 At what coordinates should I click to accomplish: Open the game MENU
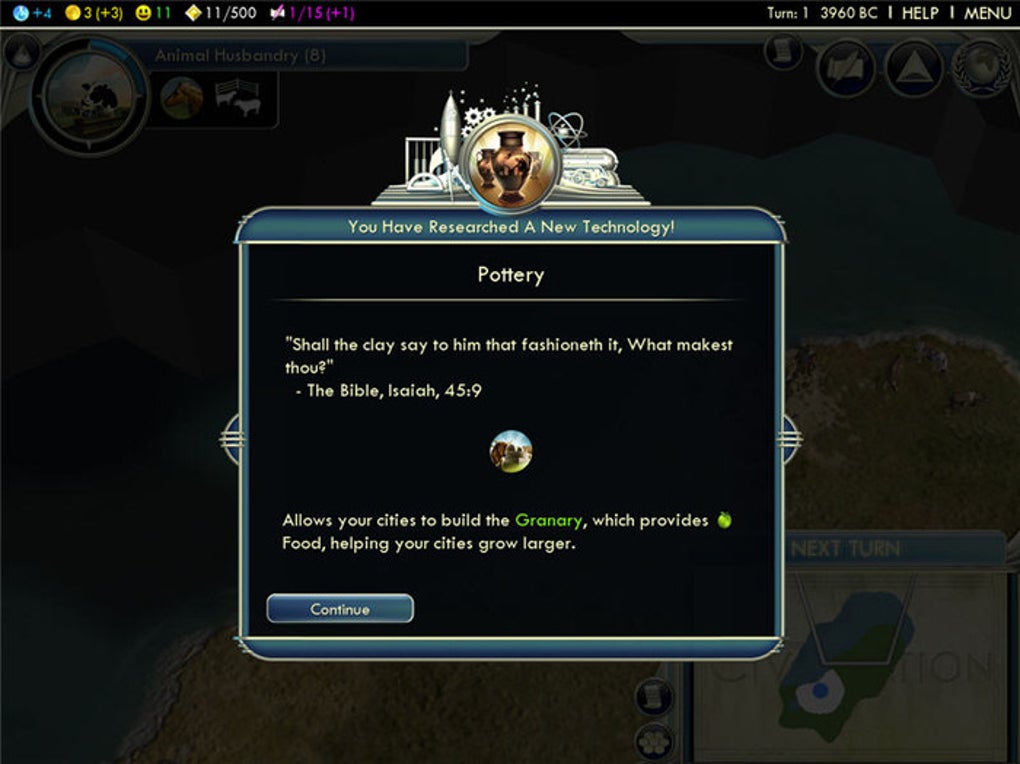988,13
